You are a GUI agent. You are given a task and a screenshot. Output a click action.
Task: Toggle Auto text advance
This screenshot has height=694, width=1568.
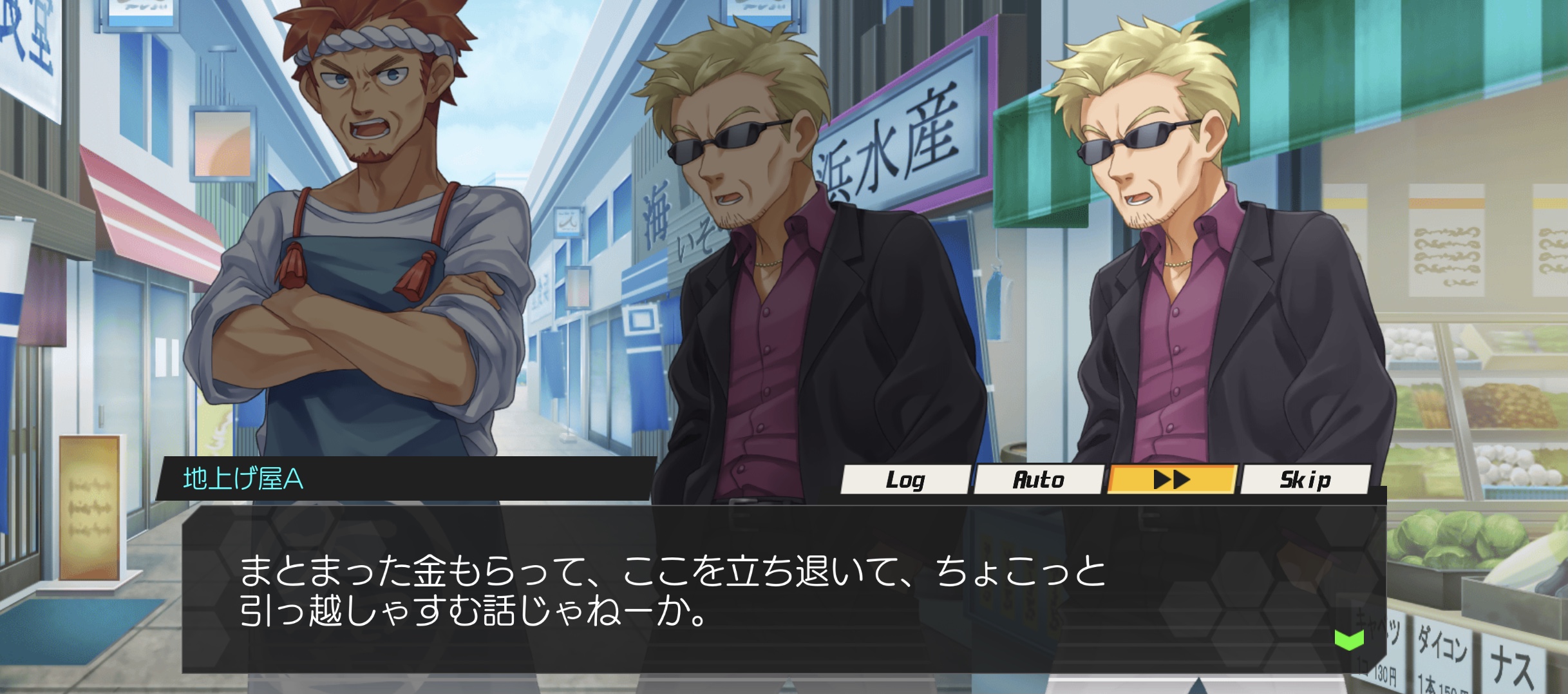pyautogui.click(x=1038, y=479)
